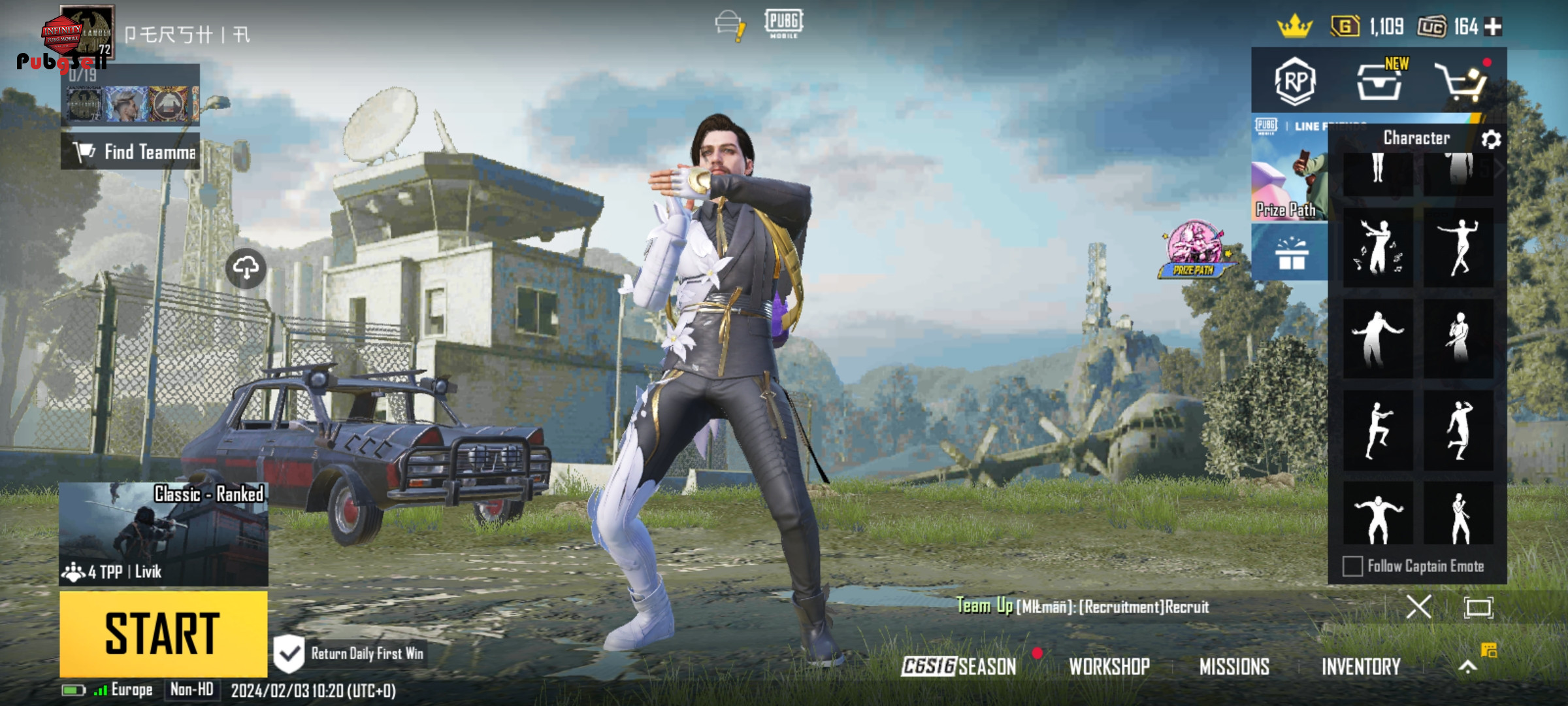Toggle the Follow Captain Emote checkbox
Viewport: 1568px width, 706px height.
(x=1352, y=566)
